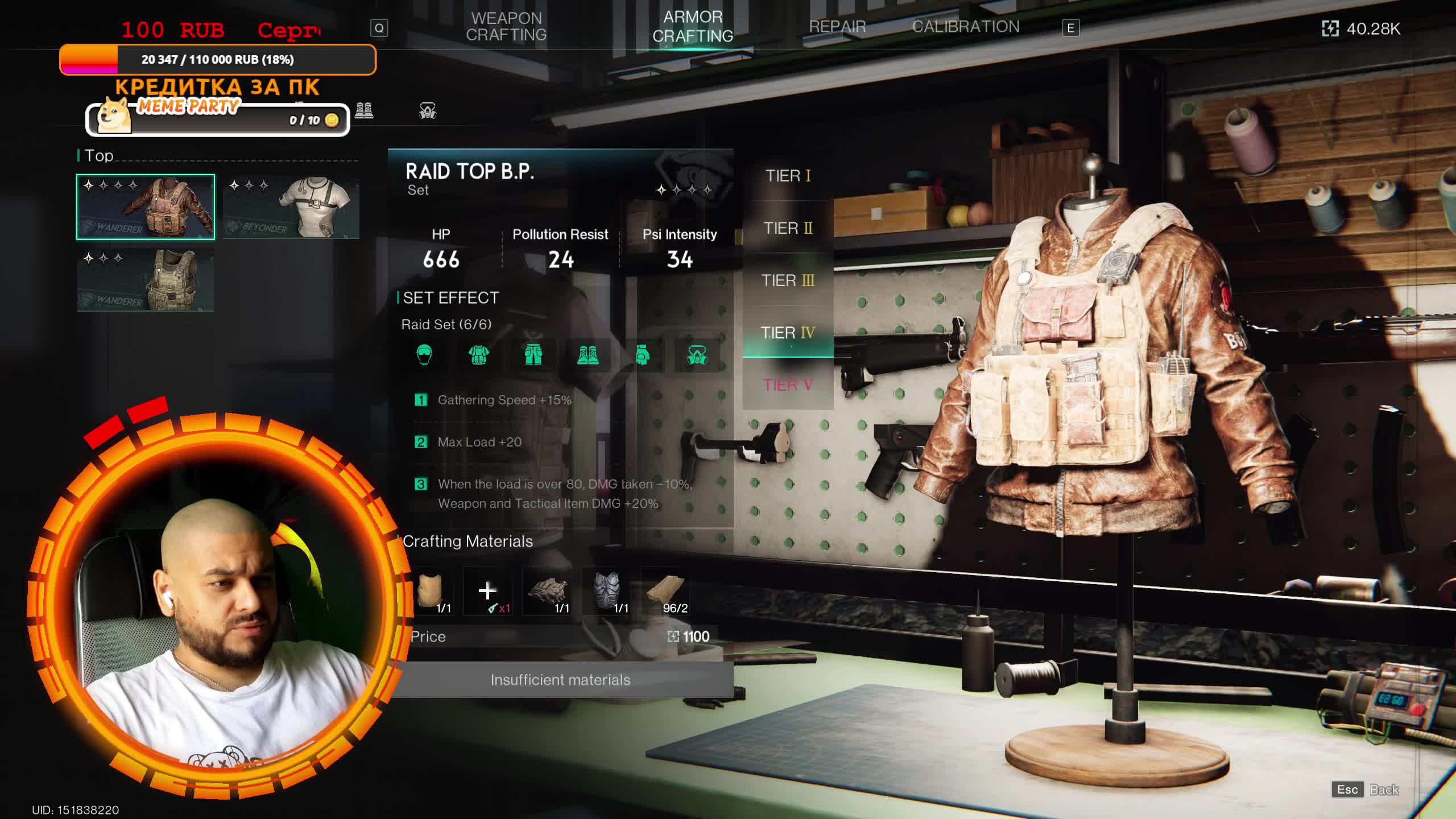Switch to the Weapon Crafting tab

coord(506,27)
